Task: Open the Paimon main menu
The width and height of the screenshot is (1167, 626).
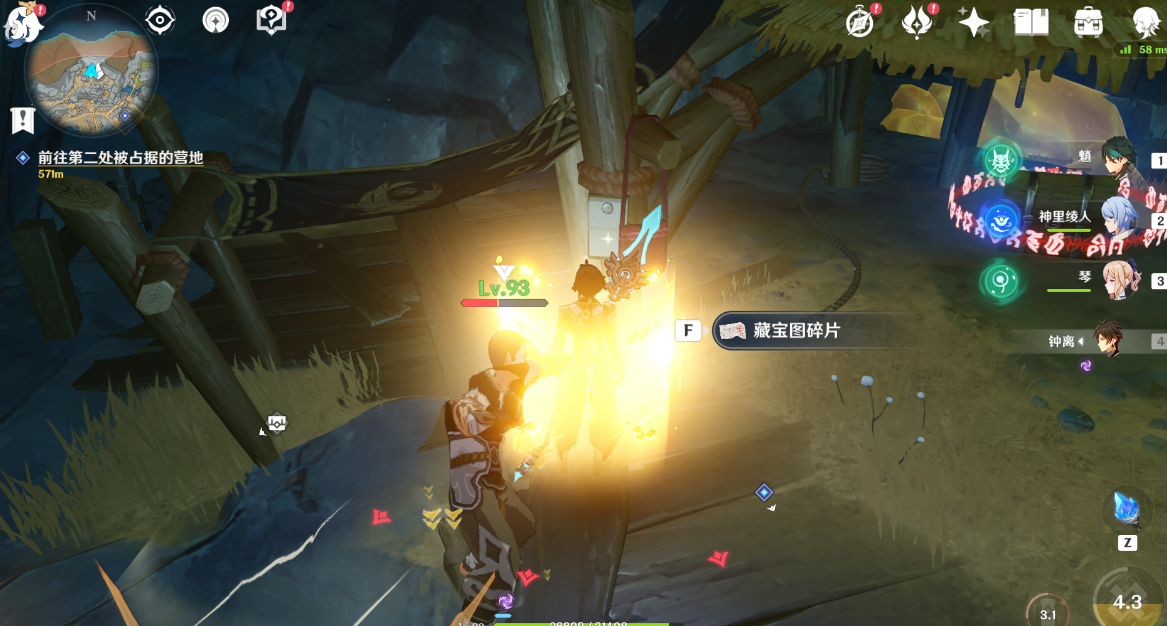Action: pyautogui.click(x=20, y=22)
